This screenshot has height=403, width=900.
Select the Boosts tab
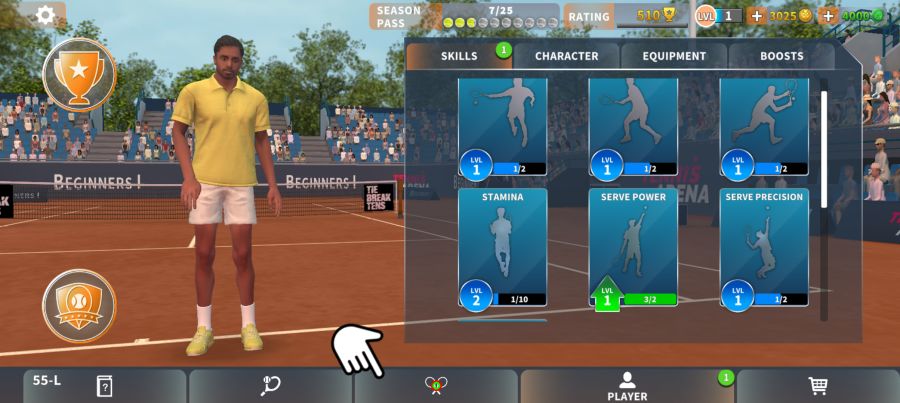pyautogui.click(x=781, y=56)
